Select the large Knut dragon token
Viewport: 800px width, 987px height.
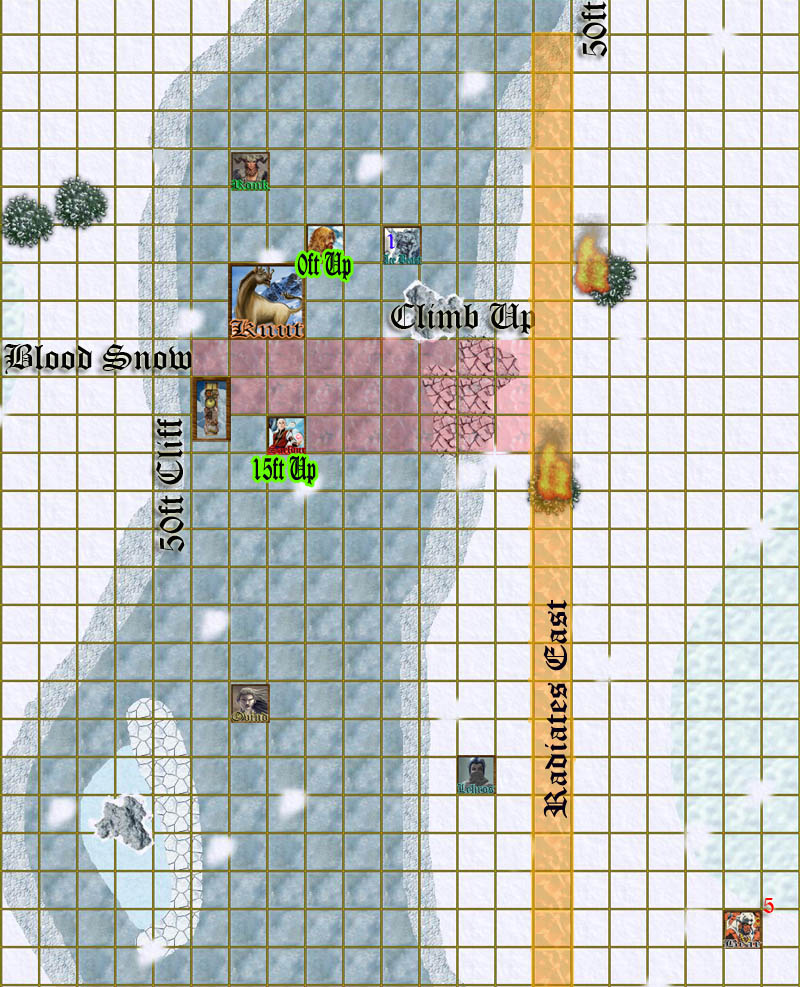(267, 301)
